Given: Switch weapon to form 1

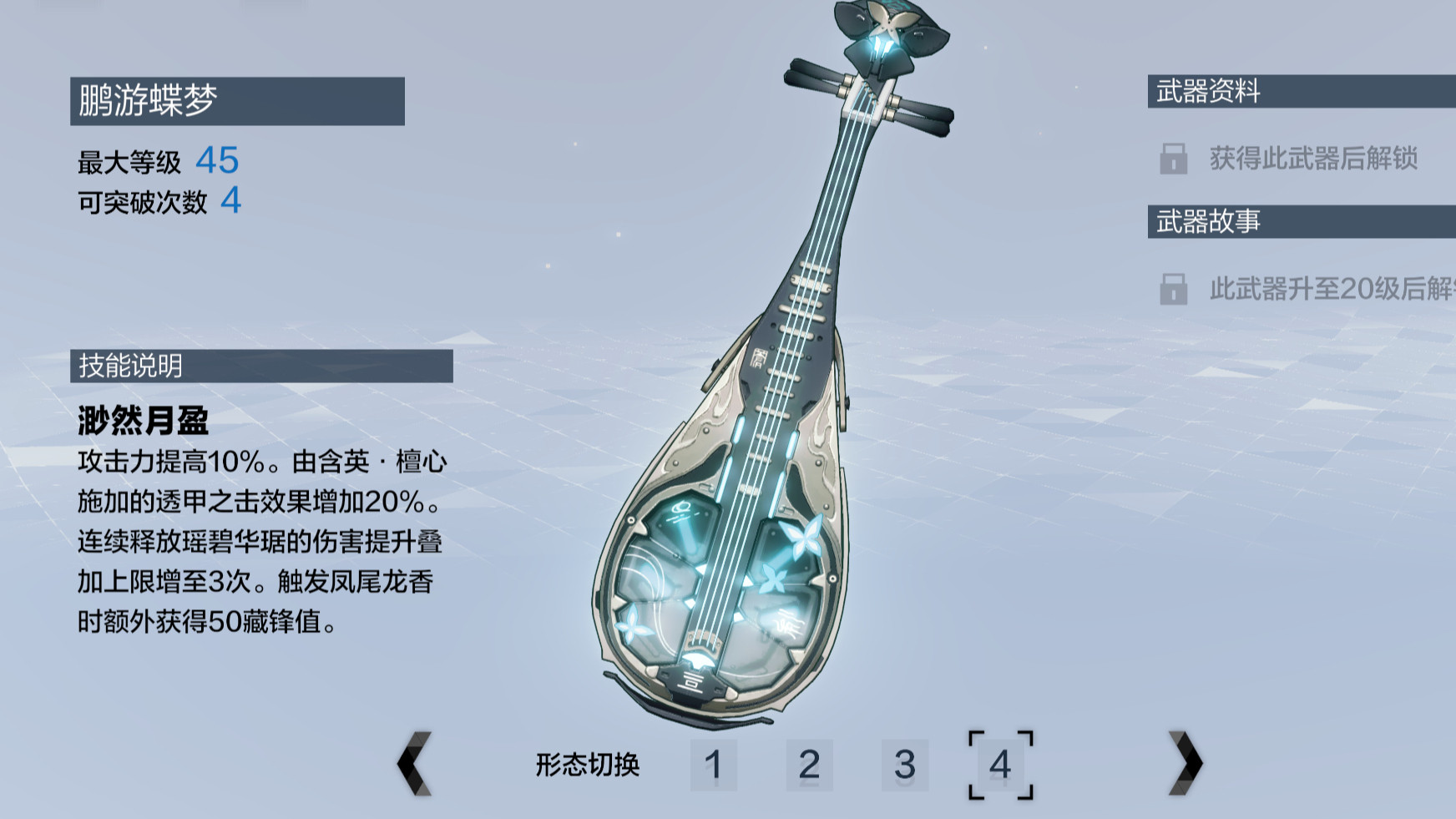Looking at the screenshot, I should [x=713, y=764].
